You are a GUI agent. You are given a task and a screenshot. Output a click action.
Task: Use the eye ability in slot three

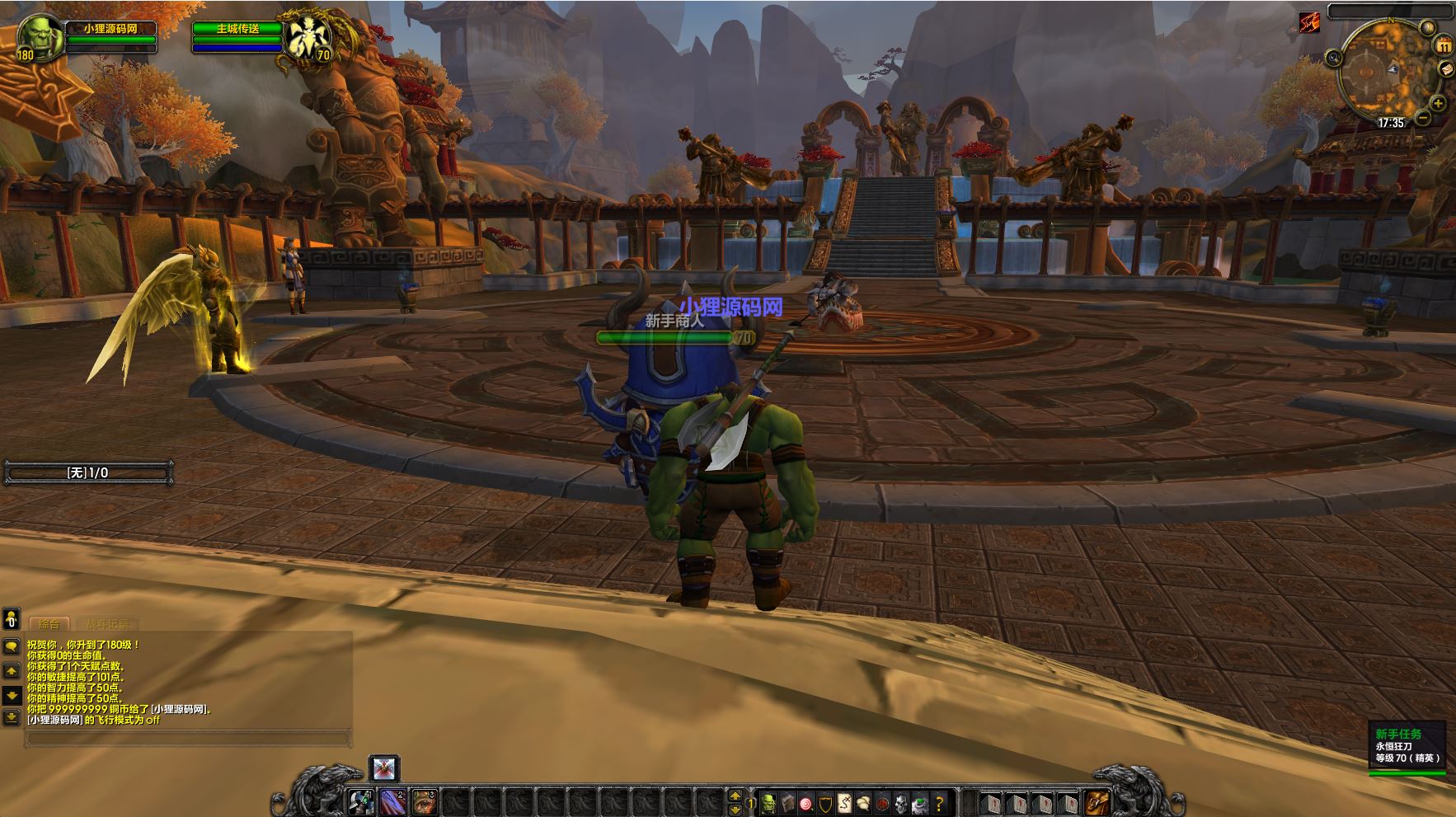pos(424,801)
